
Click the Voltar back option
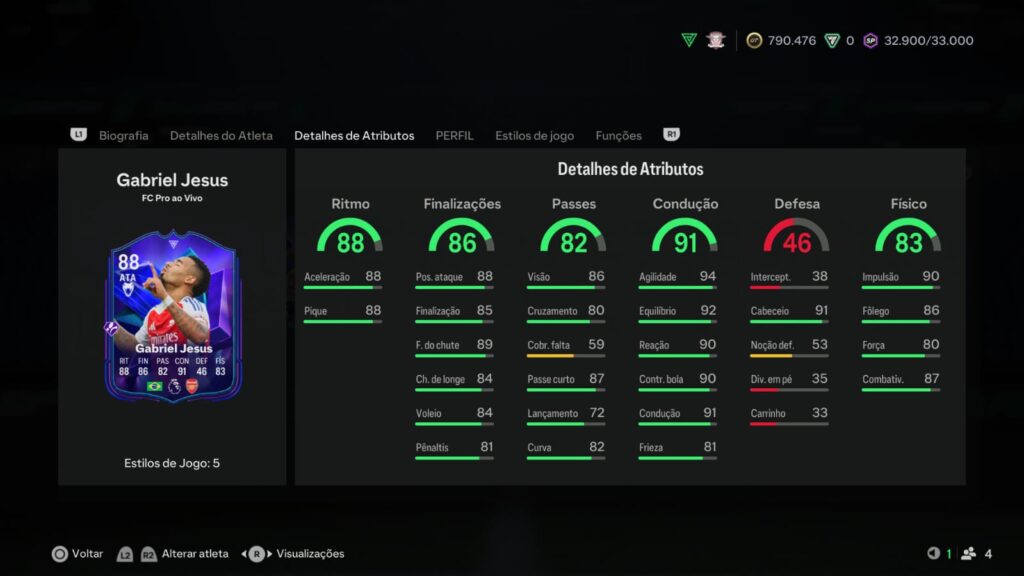77,553
